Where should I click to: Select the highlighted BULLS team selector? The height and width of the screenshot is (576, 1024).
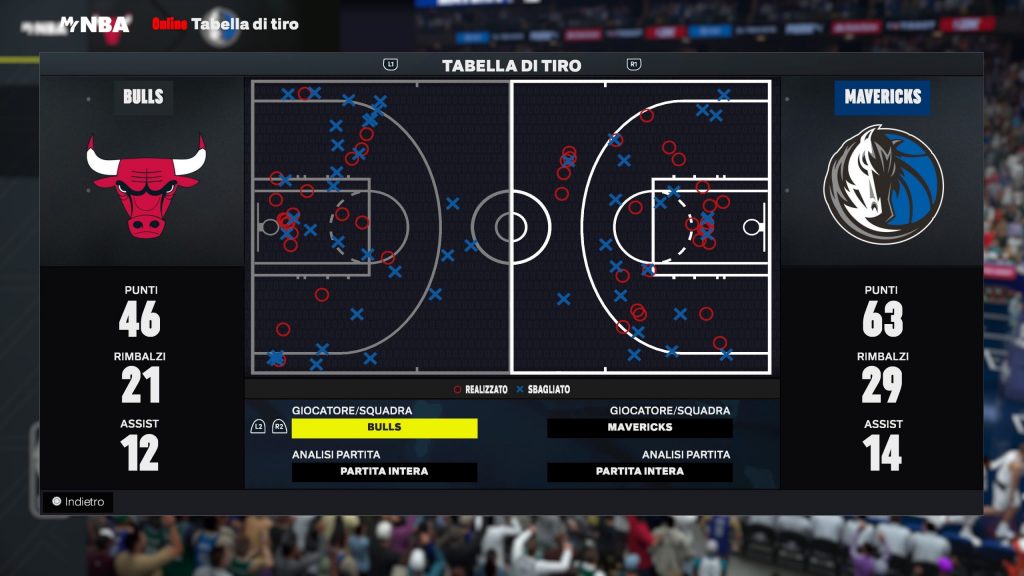click(x=384, y=428)
